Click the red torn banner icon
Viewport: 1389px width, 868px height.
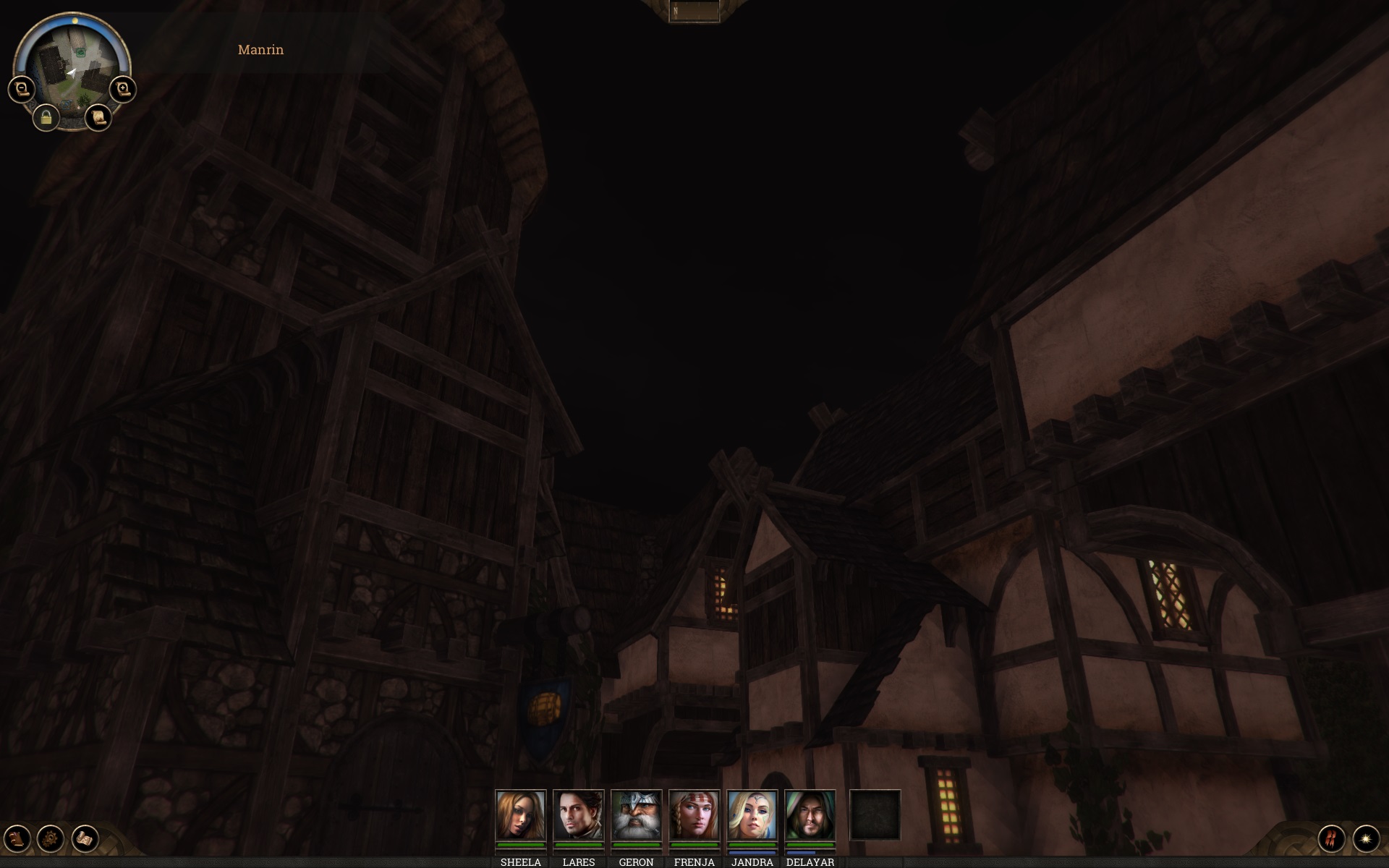click(1331, 838)
